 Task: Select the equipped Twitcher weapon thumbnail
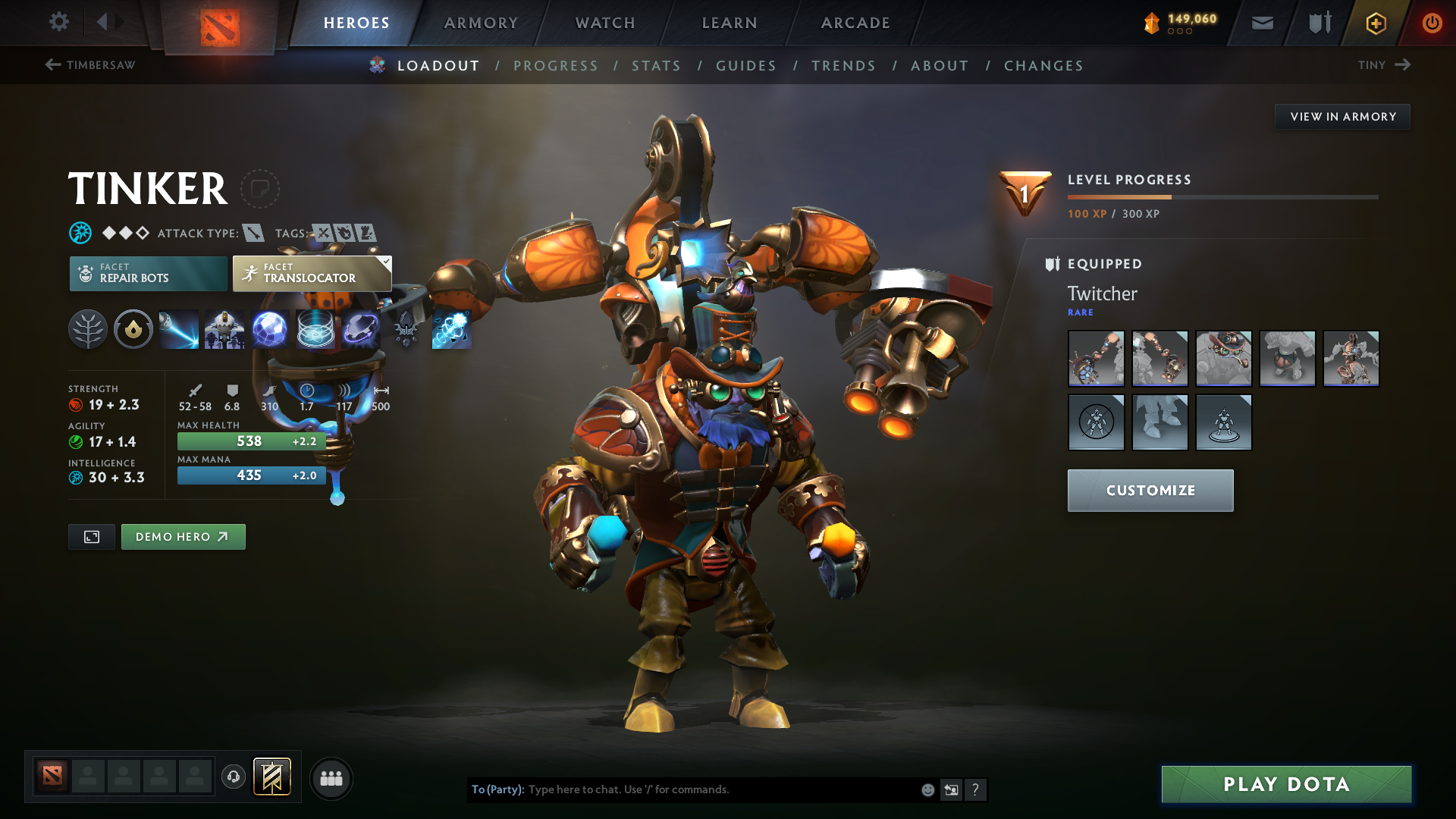[1096, 359]
